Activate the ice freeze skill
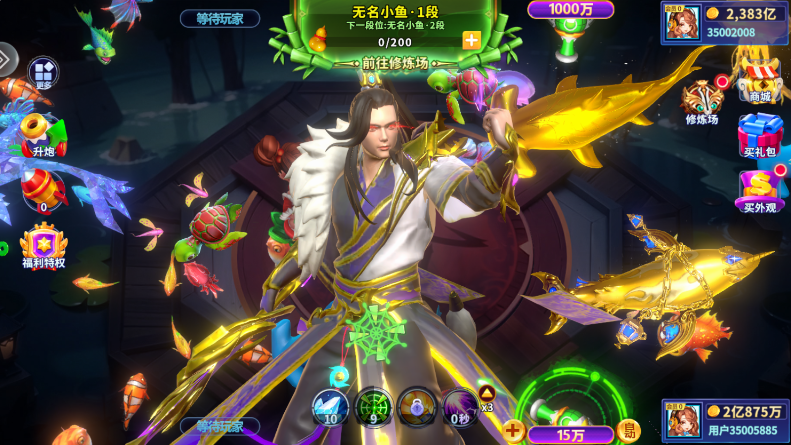 point(329,407)
